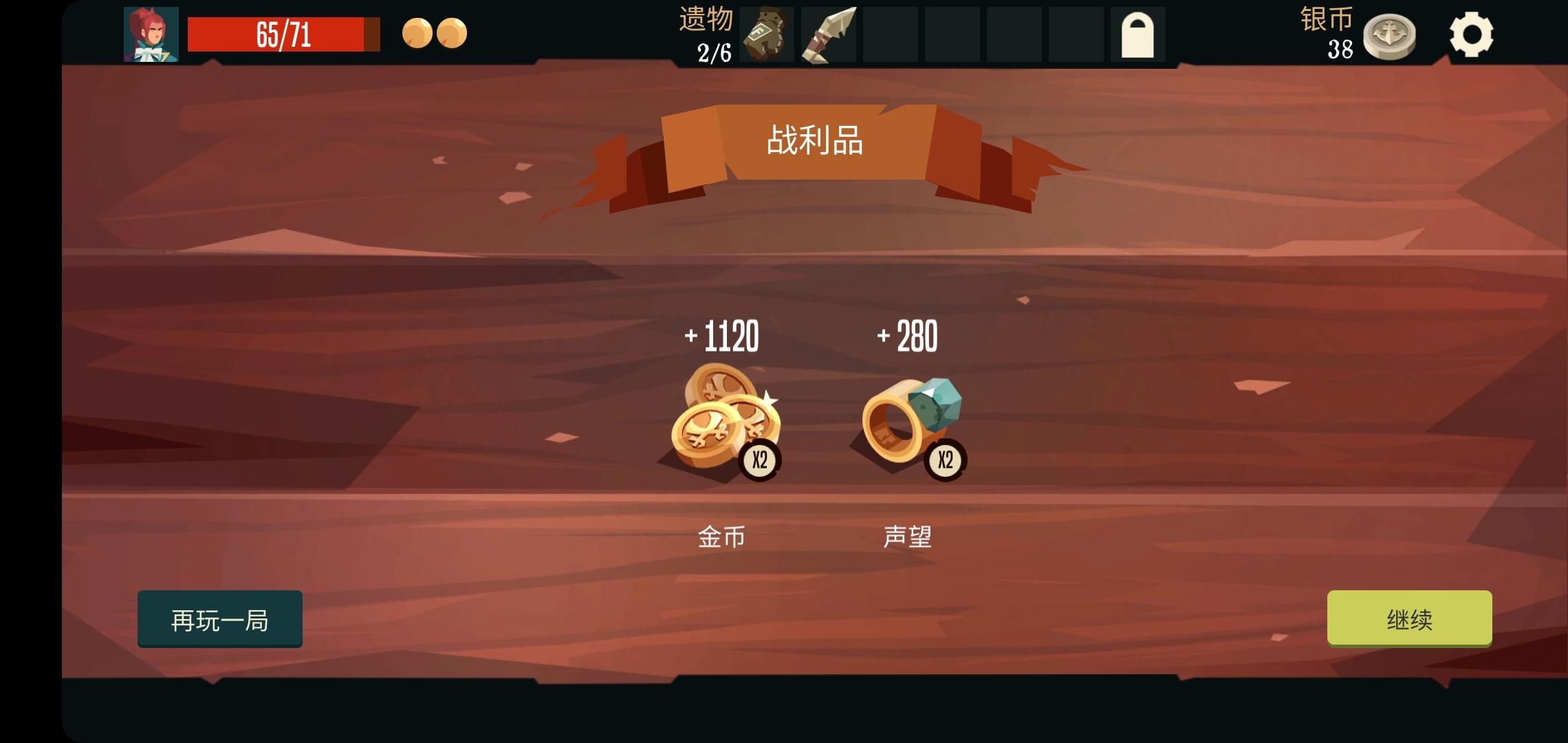Click the first ammo orb next to health
The height and width of the screenshot is (743, 1568).
click(416, 33)
